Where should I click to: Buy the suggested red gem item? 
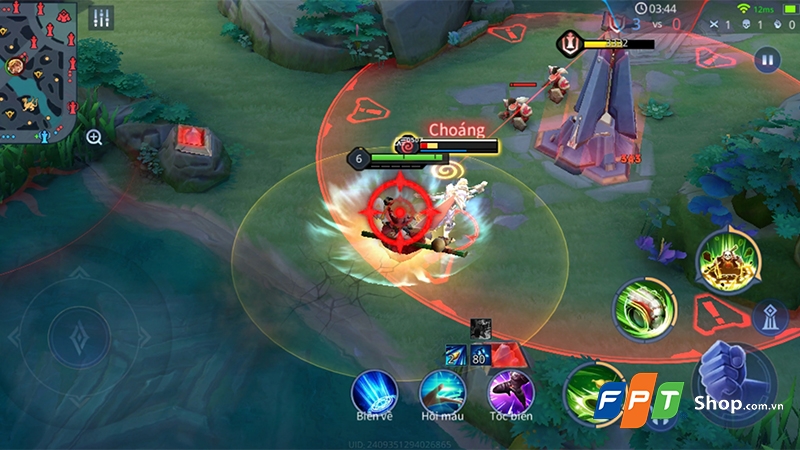click(x=506, y=353)
